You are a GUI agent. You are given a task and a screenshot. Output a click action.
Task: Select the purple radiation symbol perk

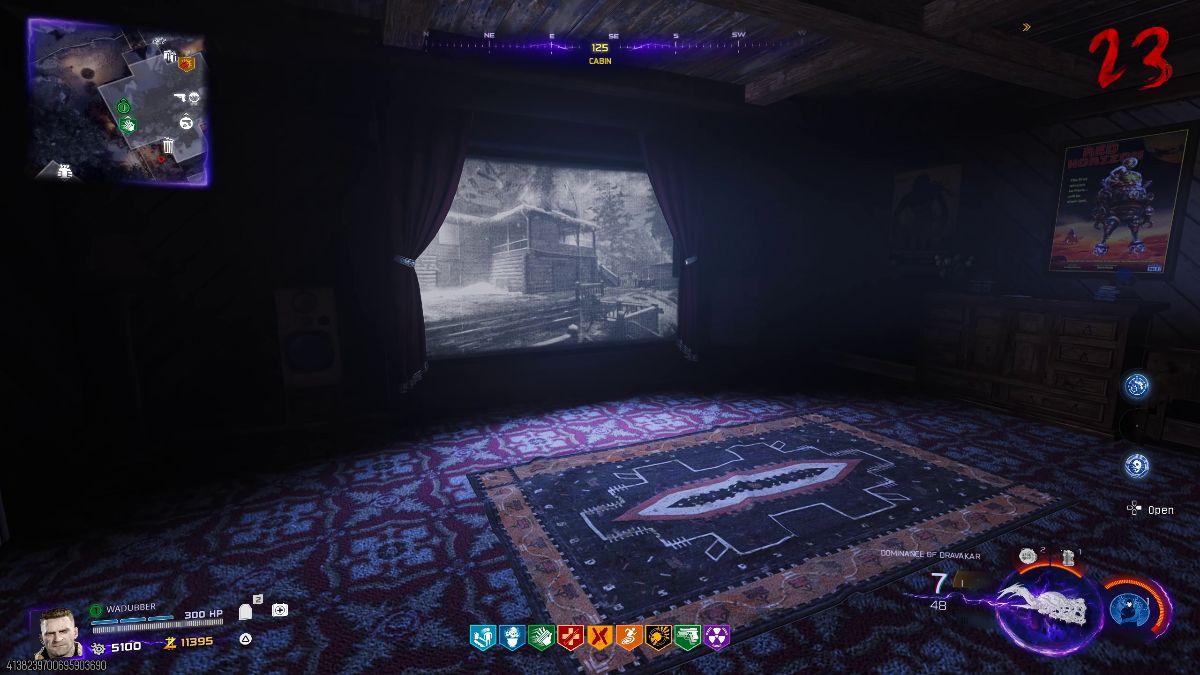point(717,635)
